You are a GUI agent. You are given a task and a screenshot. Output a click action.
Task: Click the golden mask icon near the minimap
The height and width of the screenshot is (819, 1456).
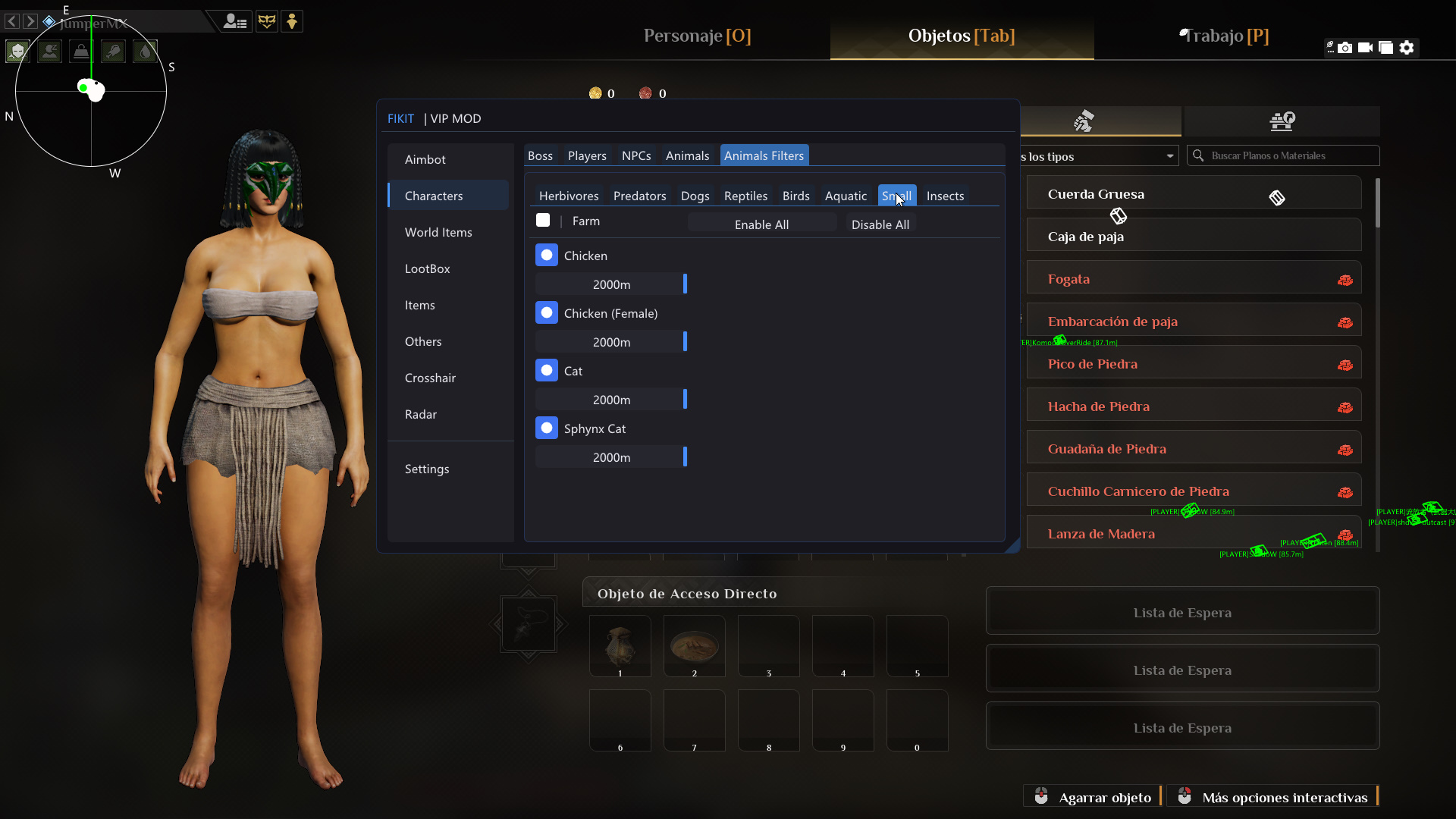(x=267, y=21)
